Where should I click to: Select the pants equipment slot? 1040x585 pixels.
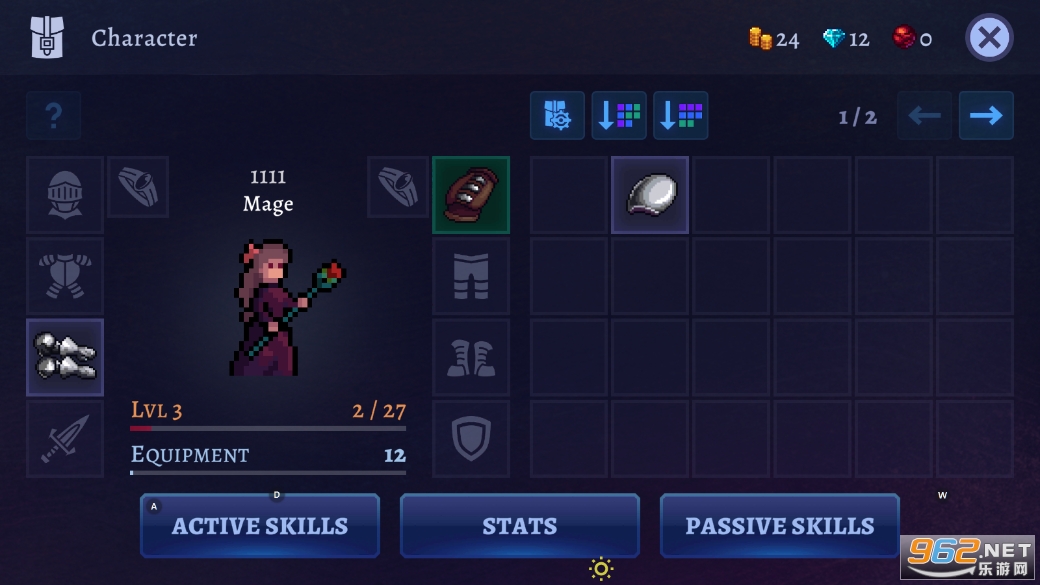(471, 276)
